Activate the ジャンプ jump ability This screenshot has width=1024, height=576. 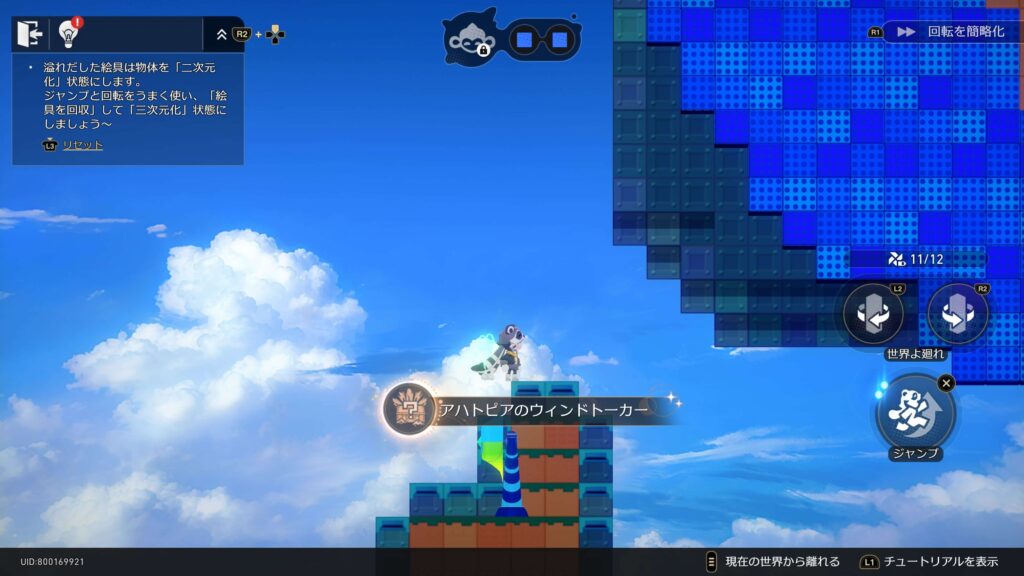[914, 411]
